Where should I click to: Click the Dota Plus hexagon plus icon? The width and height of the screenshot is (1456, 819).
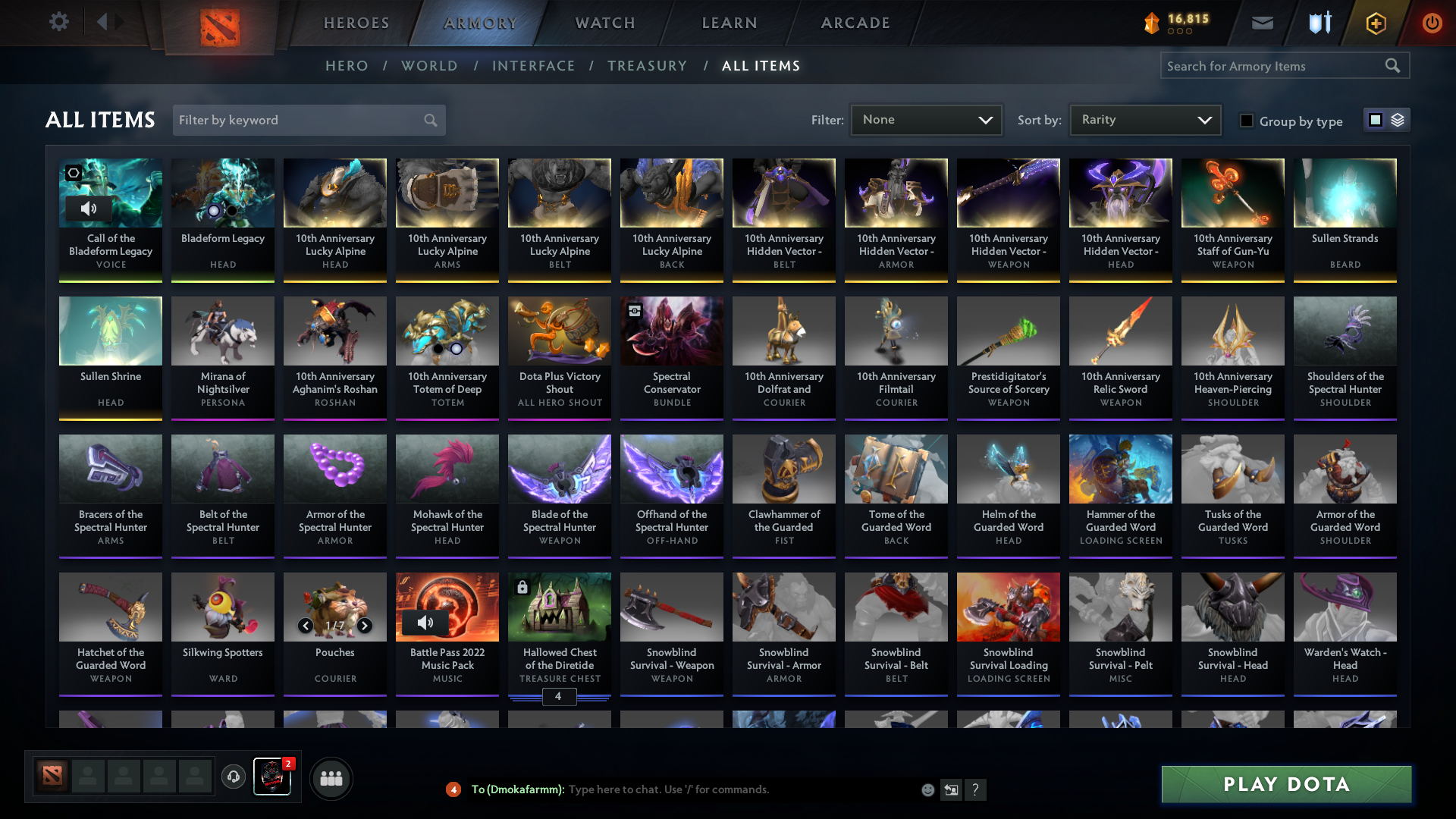tap(1375, 23)
